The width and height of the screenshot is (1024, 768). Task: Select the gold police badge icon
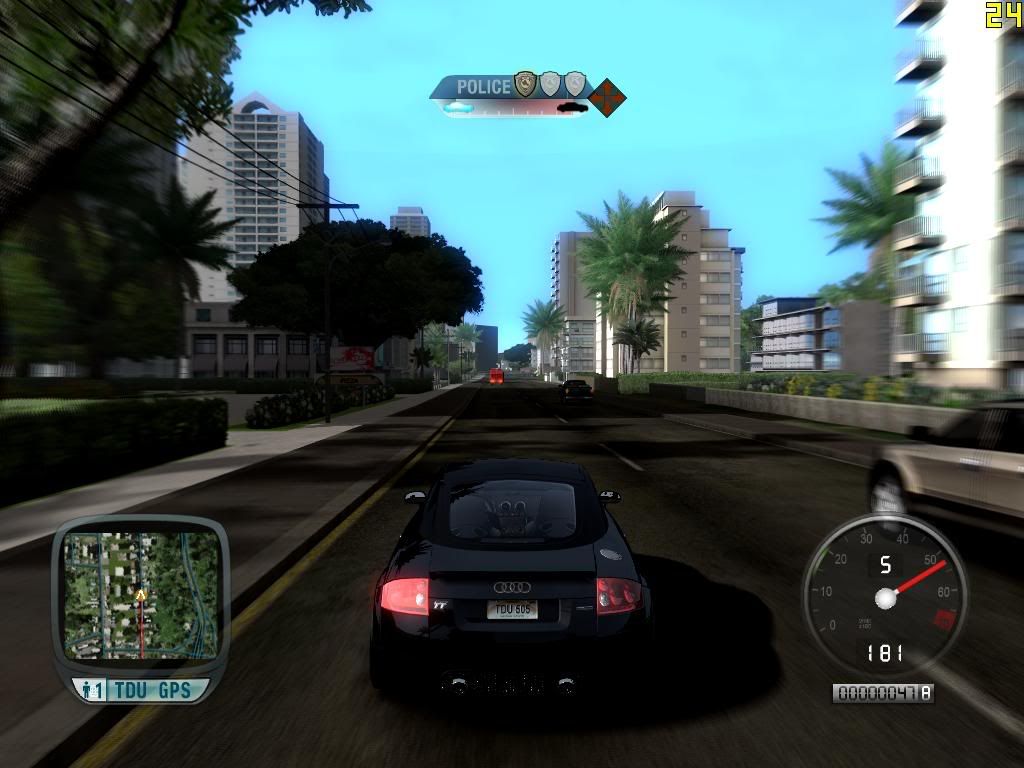[x=525, y=84]
